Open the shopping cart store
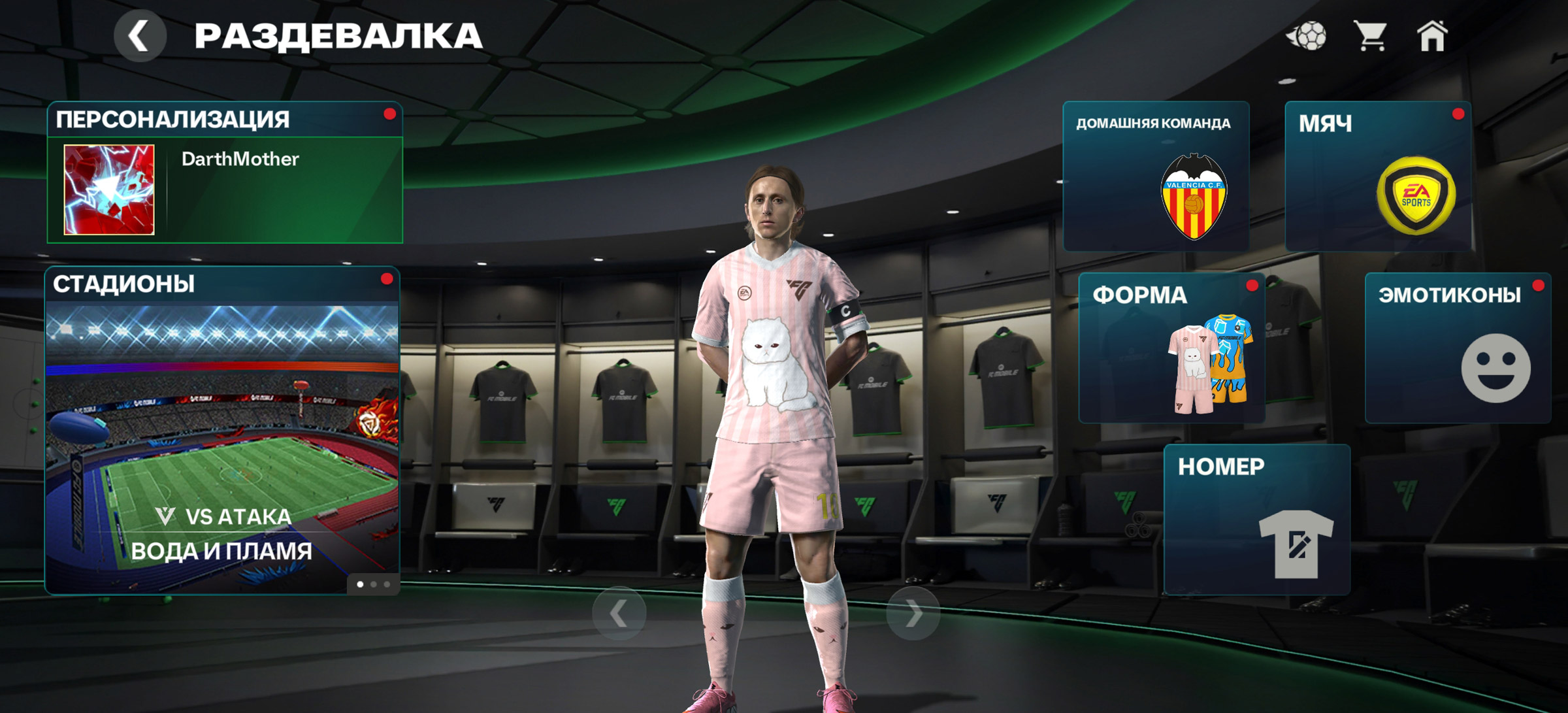The height and width of the screenshot is (713, 1568). coord(1371,36)
